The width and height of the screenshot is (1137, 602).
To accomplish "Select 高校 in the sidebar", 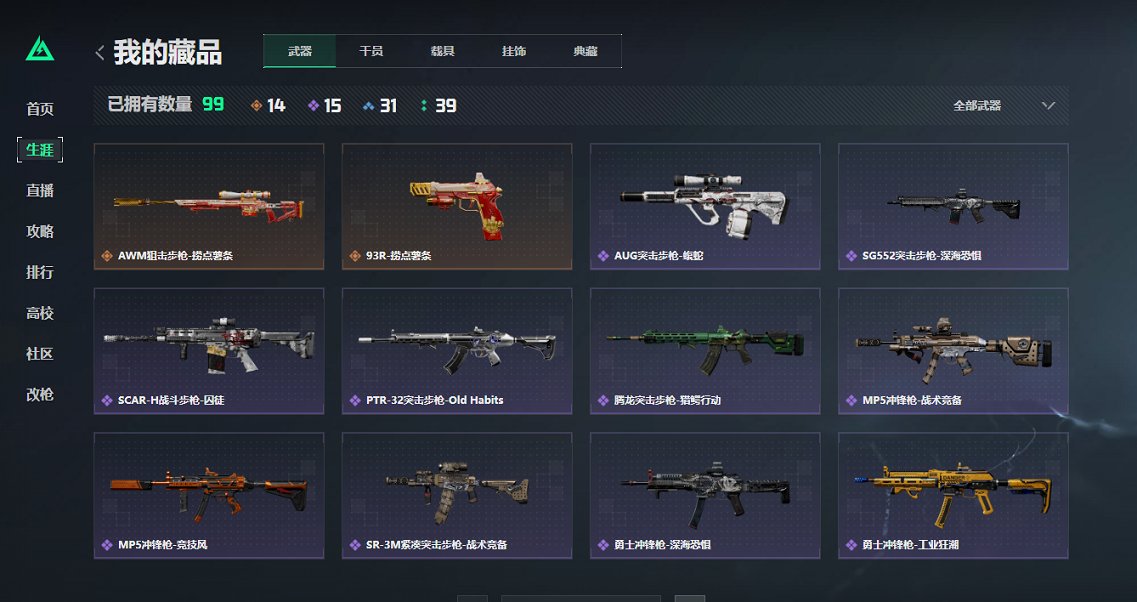I will point(40,314).
